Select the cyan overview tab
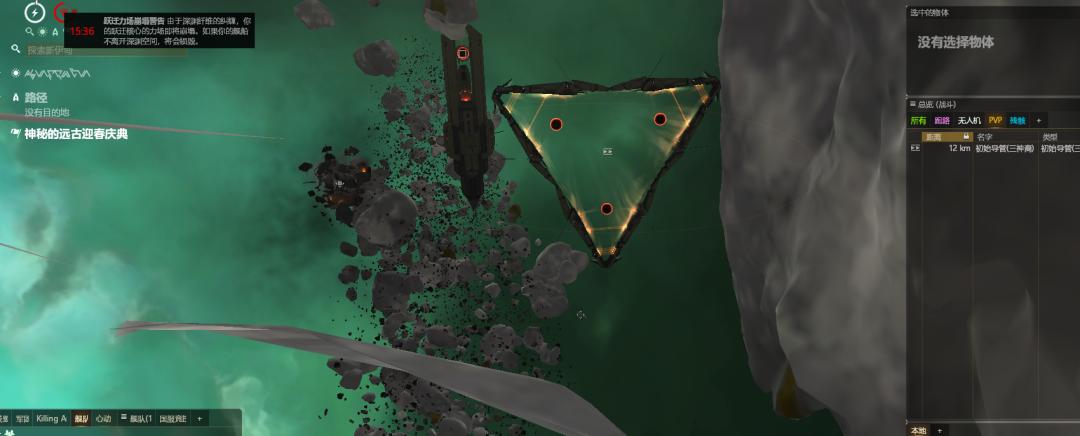 pyautogui.click(x=1017, y=120)
